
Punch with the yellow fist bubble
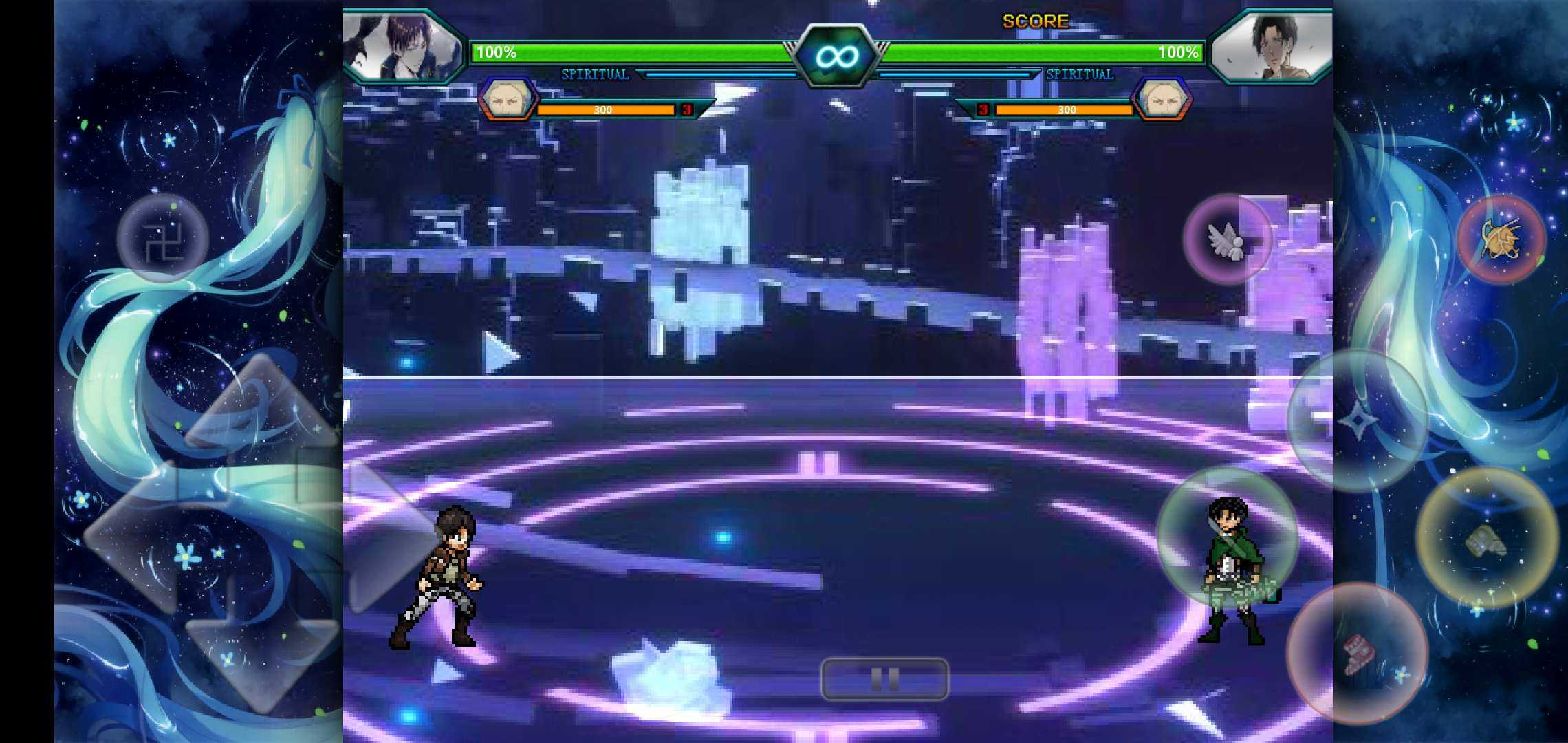pos(1487,539)
